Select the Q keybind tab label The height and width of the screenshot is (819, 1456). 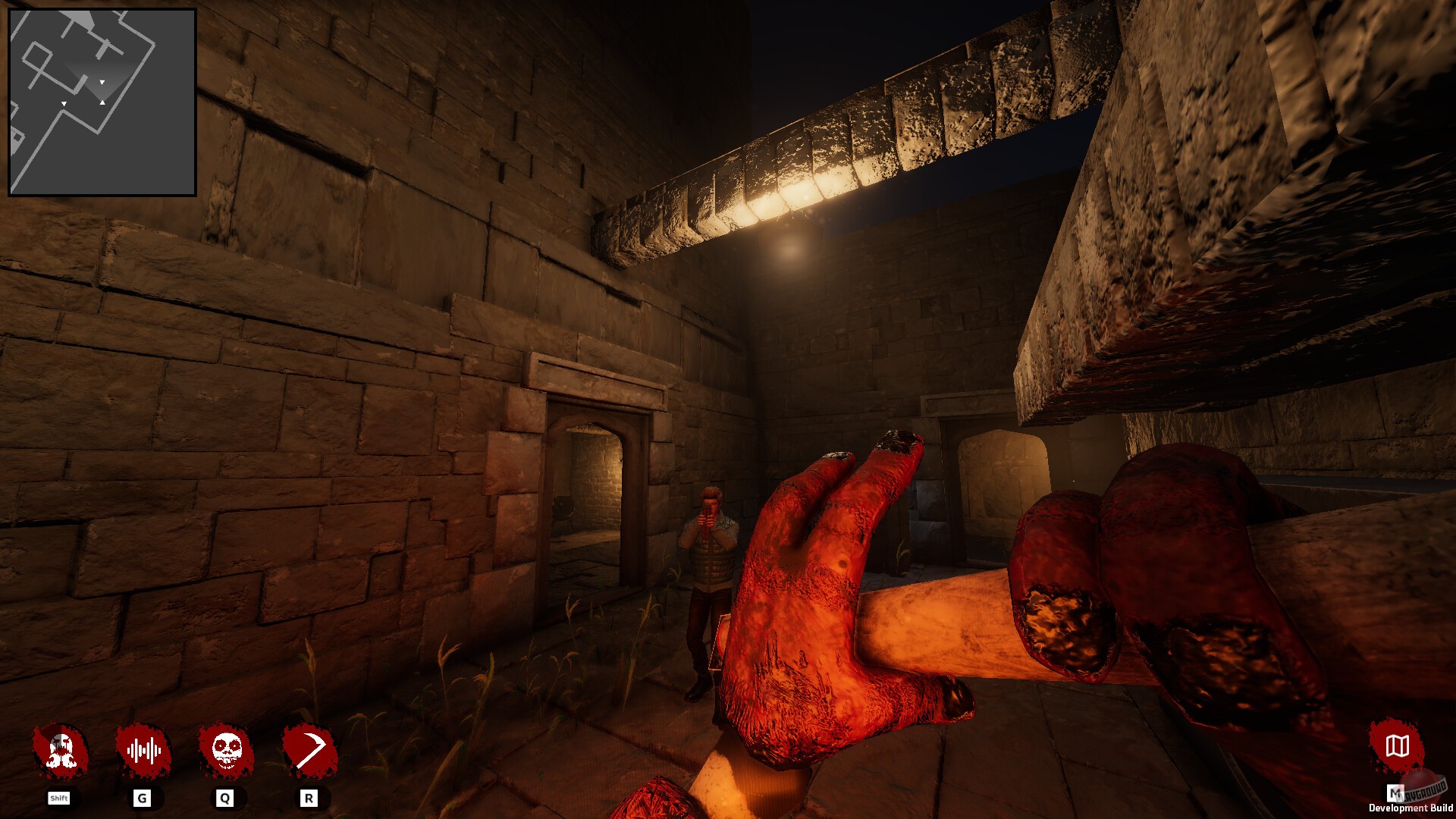click(x=224, y=798)
